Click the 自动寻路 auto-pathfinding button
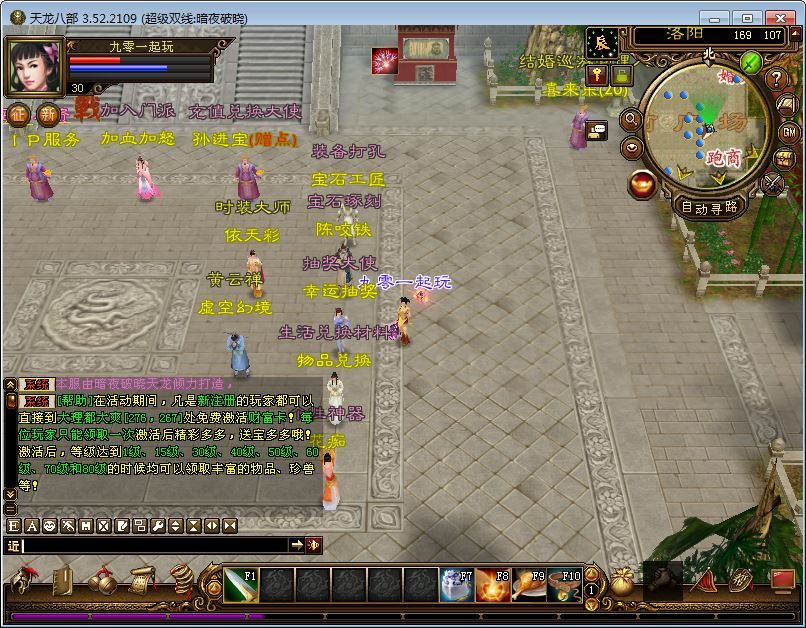 [708, 207]
